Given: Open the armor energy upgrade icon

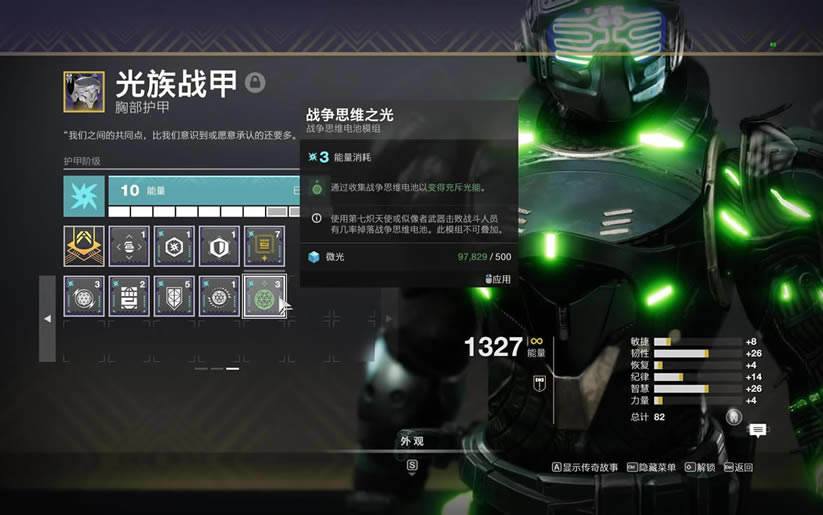Looking at the screenshot, I should (x=84, y=197).
